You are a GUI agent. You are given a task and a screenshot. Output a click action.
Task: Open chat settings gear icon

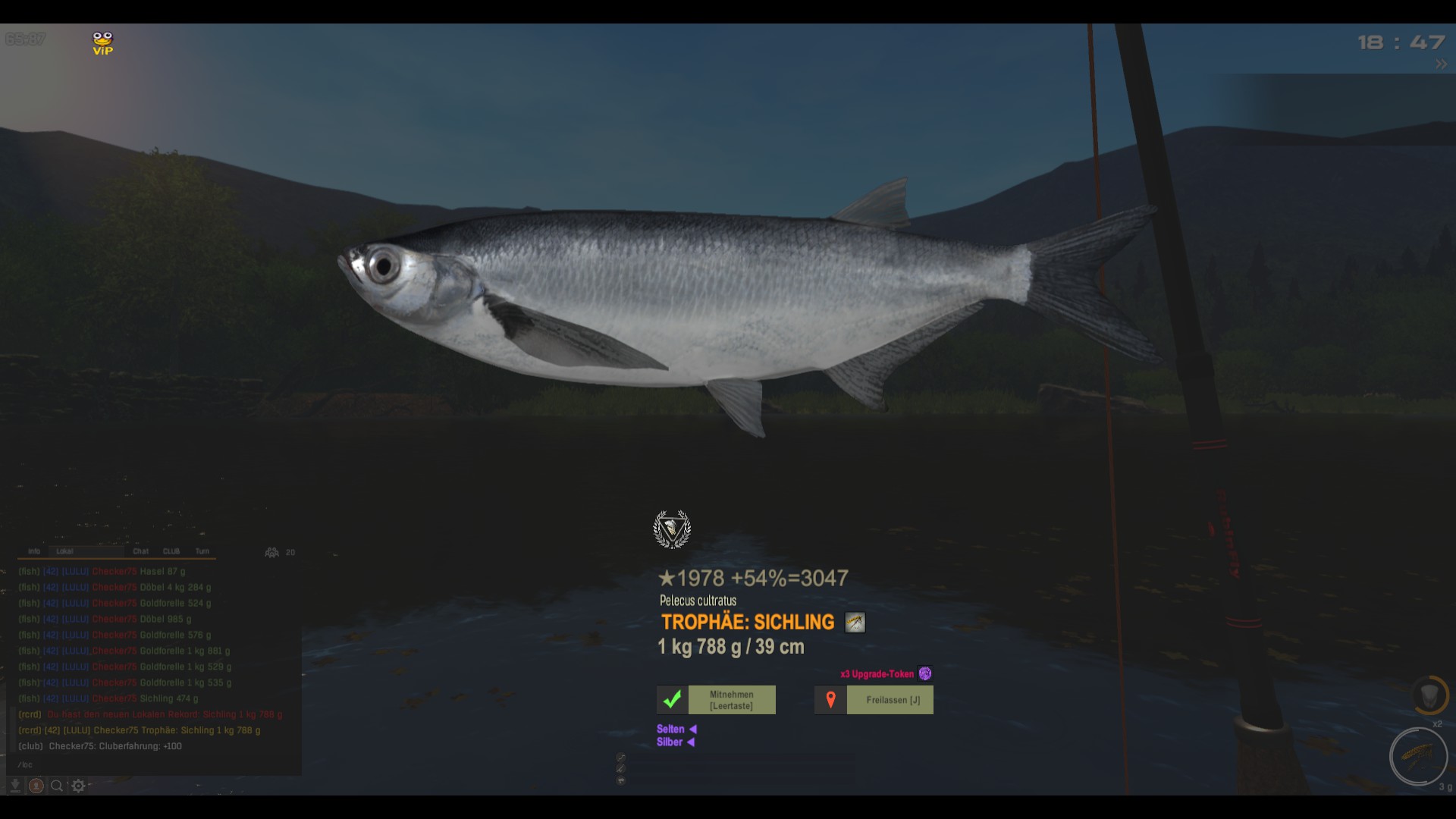click(78, 786)
